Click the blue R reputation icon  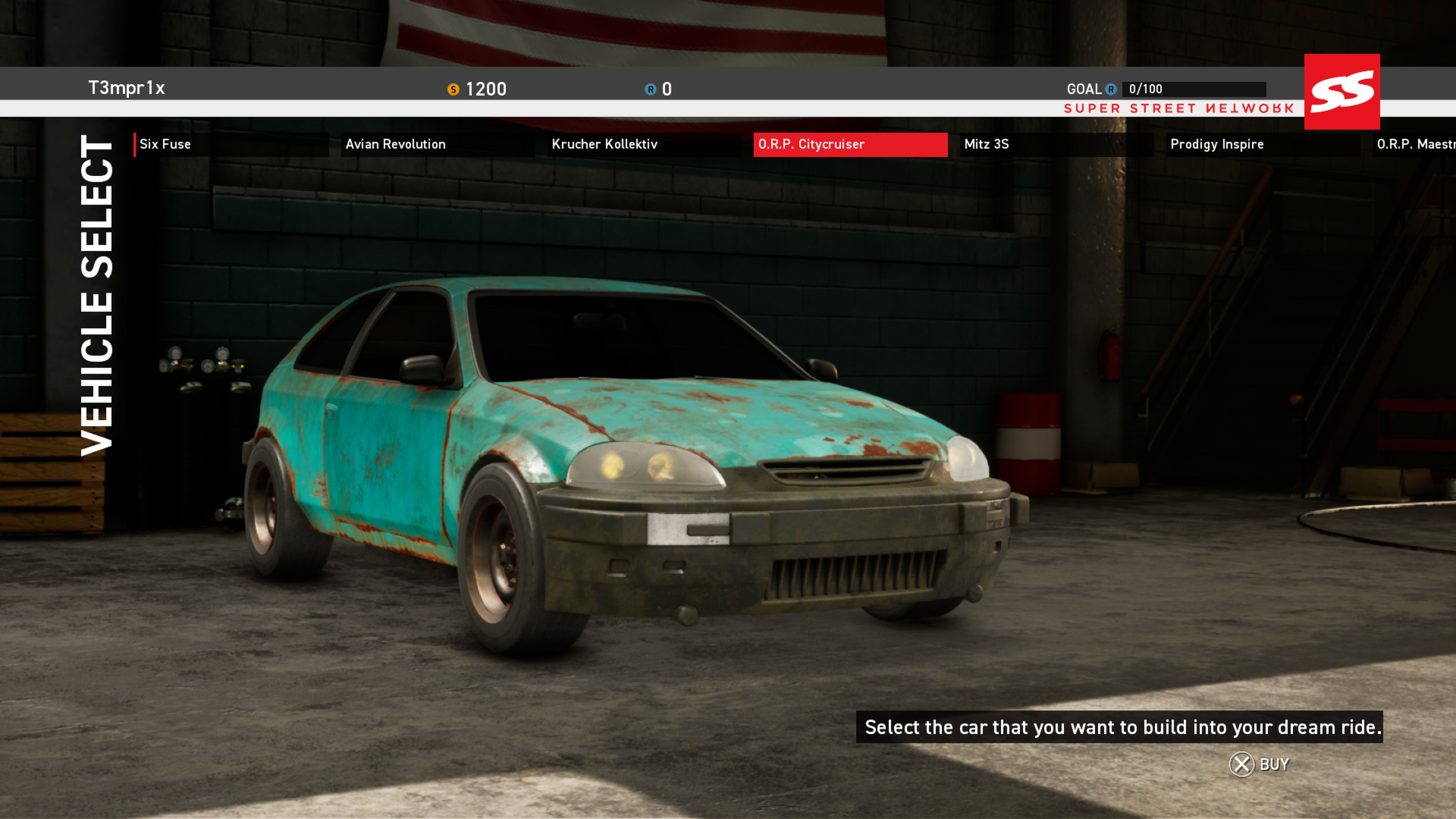[648, 89]
